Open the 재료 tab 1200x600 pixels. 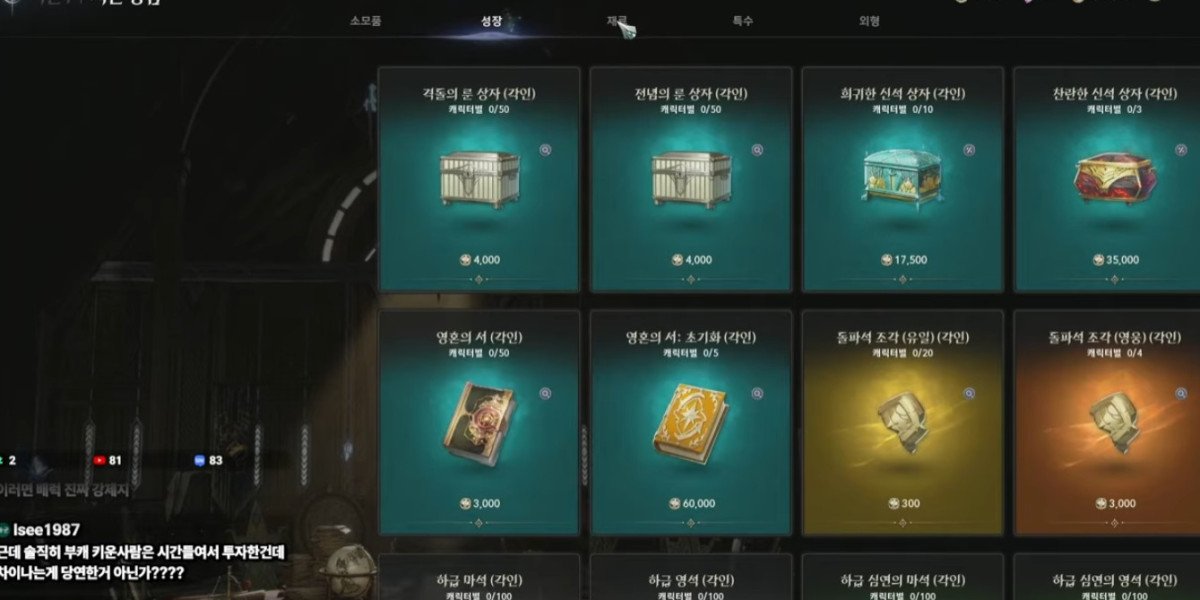point(617,20)
